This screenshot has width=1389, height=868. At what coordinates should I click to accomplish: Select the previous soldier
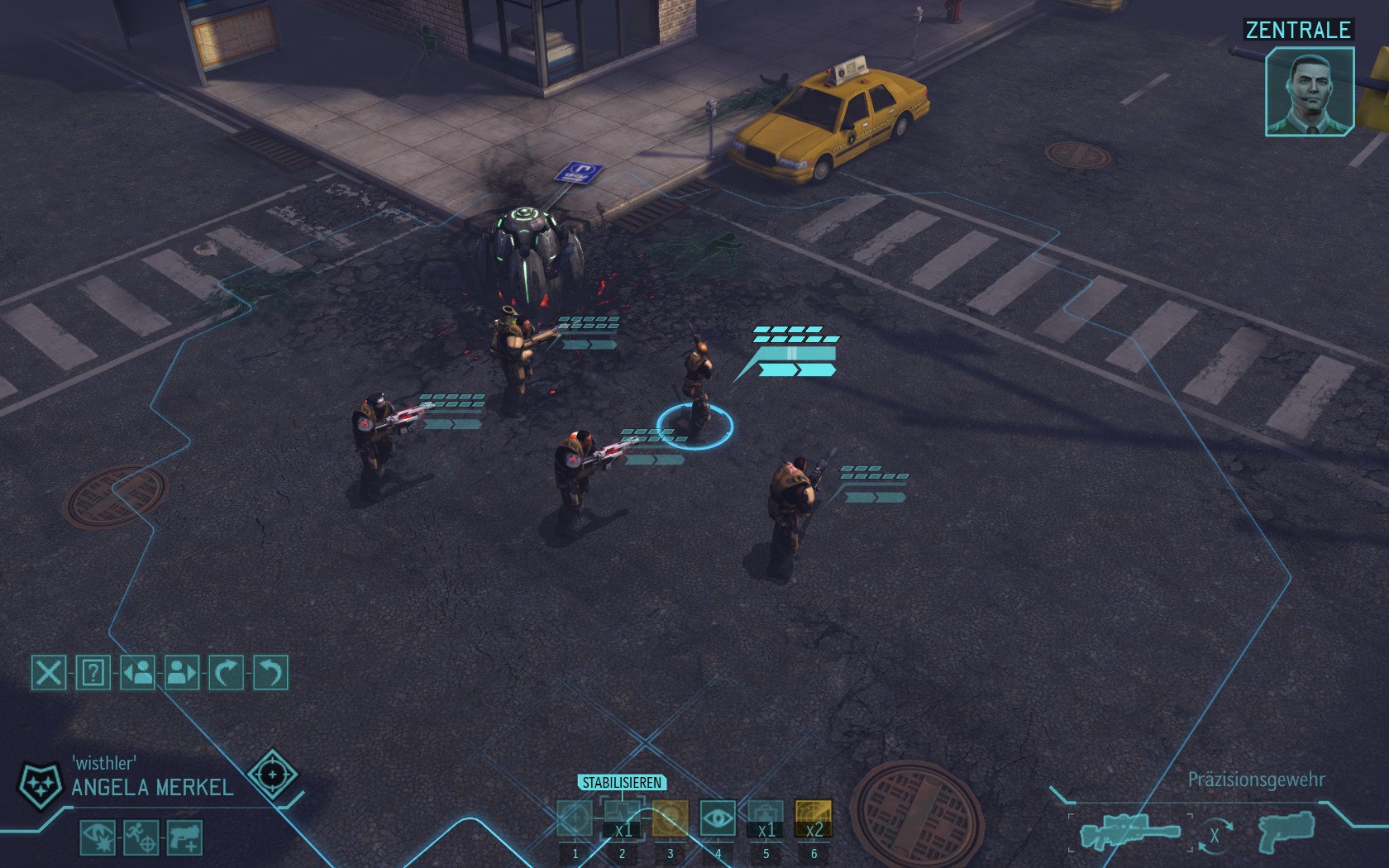pyautogui.click(x=138, y=673)
